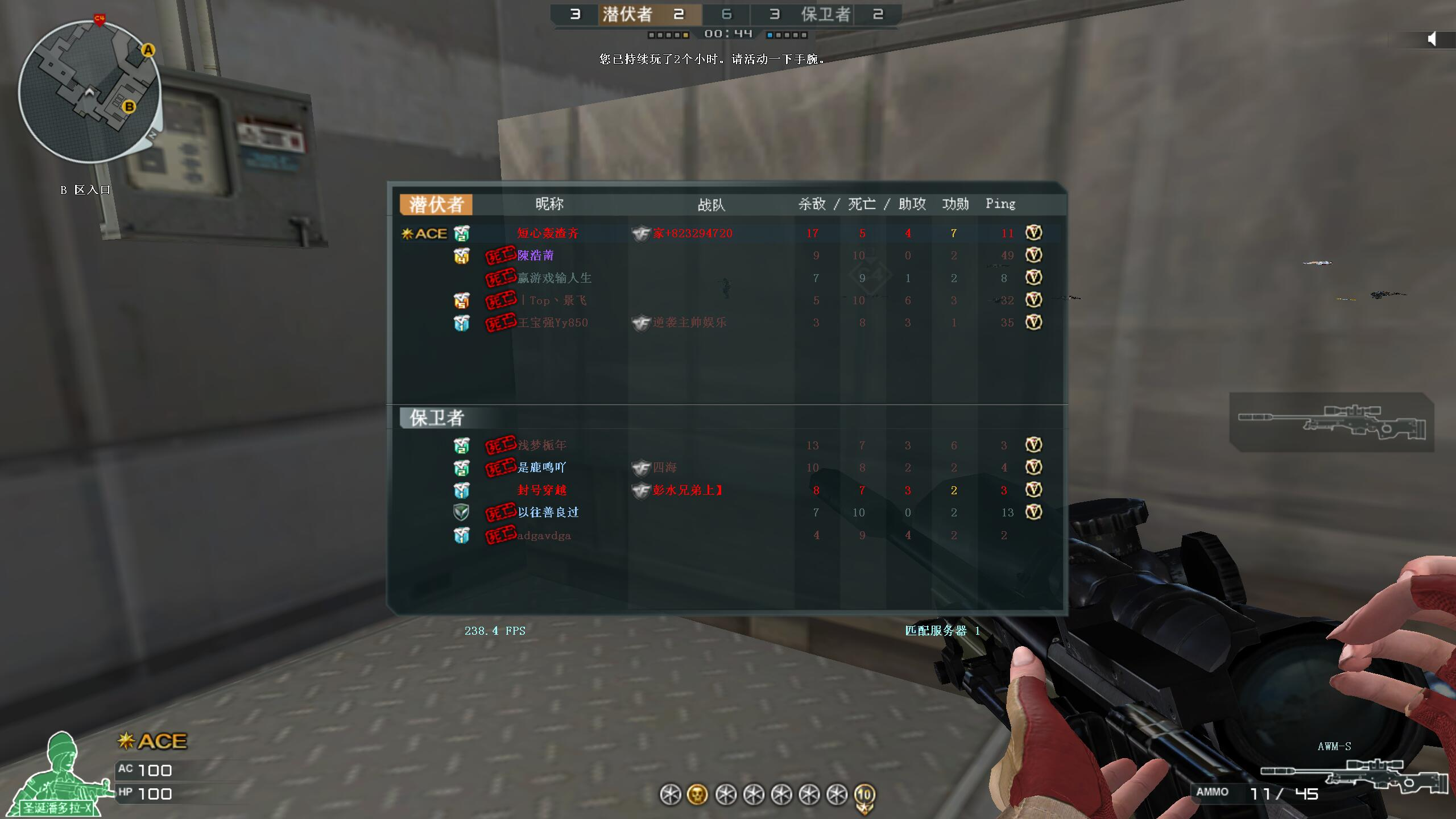Image resolution: width=1456 pixels, height=819 pixels.
Task: Click the number 10 kill medal
Action: tap(864, 796)
